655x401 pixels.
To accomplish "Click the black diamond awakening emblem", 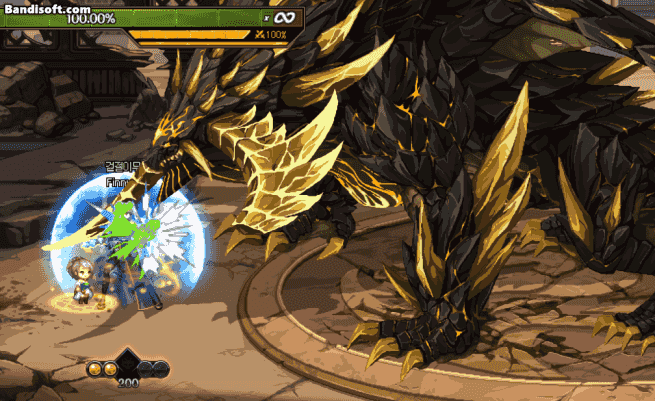I will (x=128, y=363).
